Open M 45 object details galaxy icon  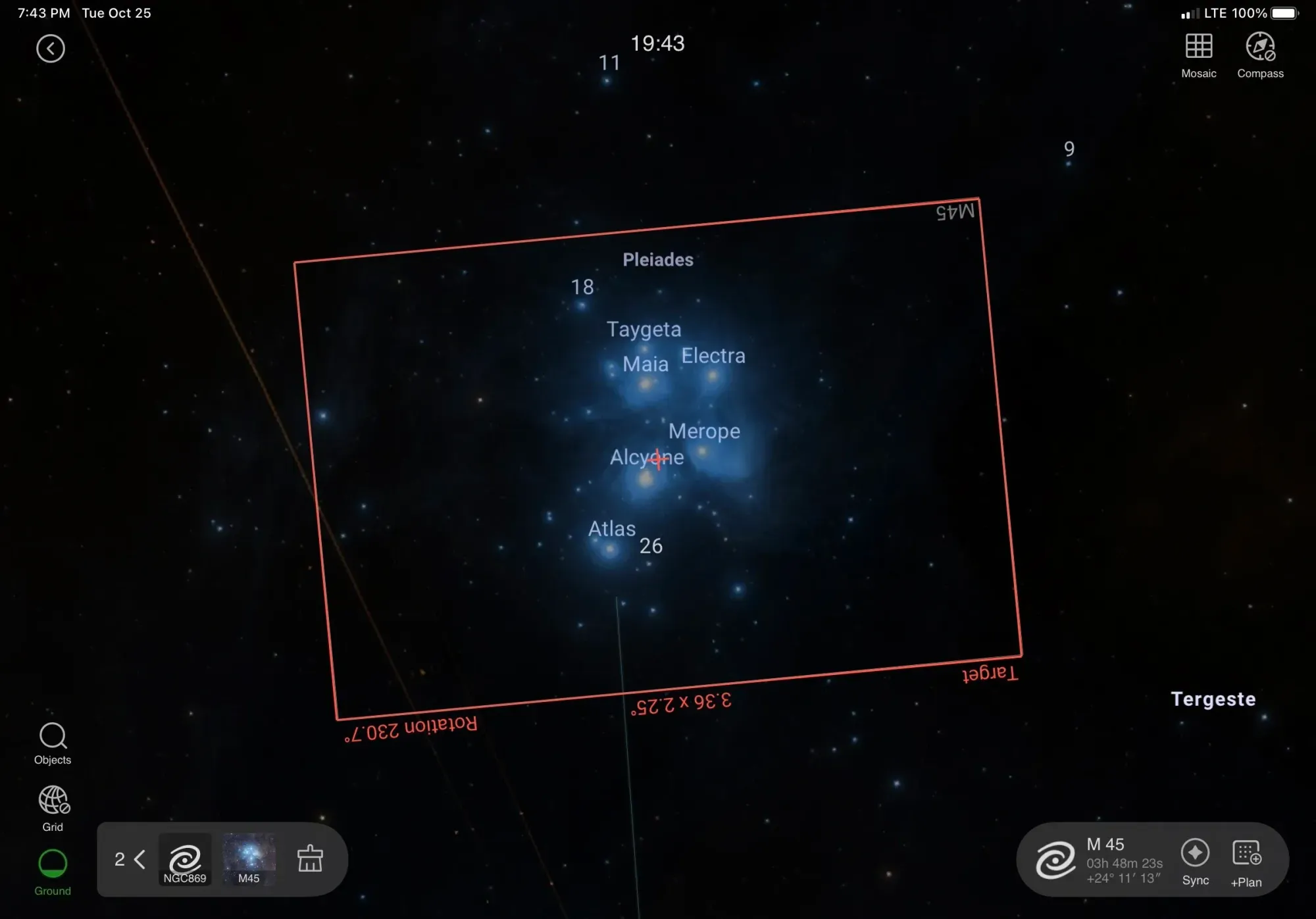1055,860
